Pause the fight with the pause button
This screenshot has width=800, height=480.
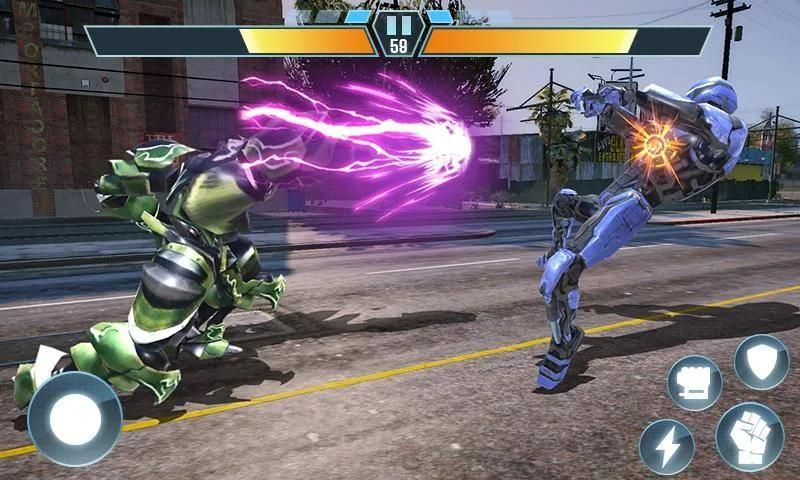[x=399, y=23]
